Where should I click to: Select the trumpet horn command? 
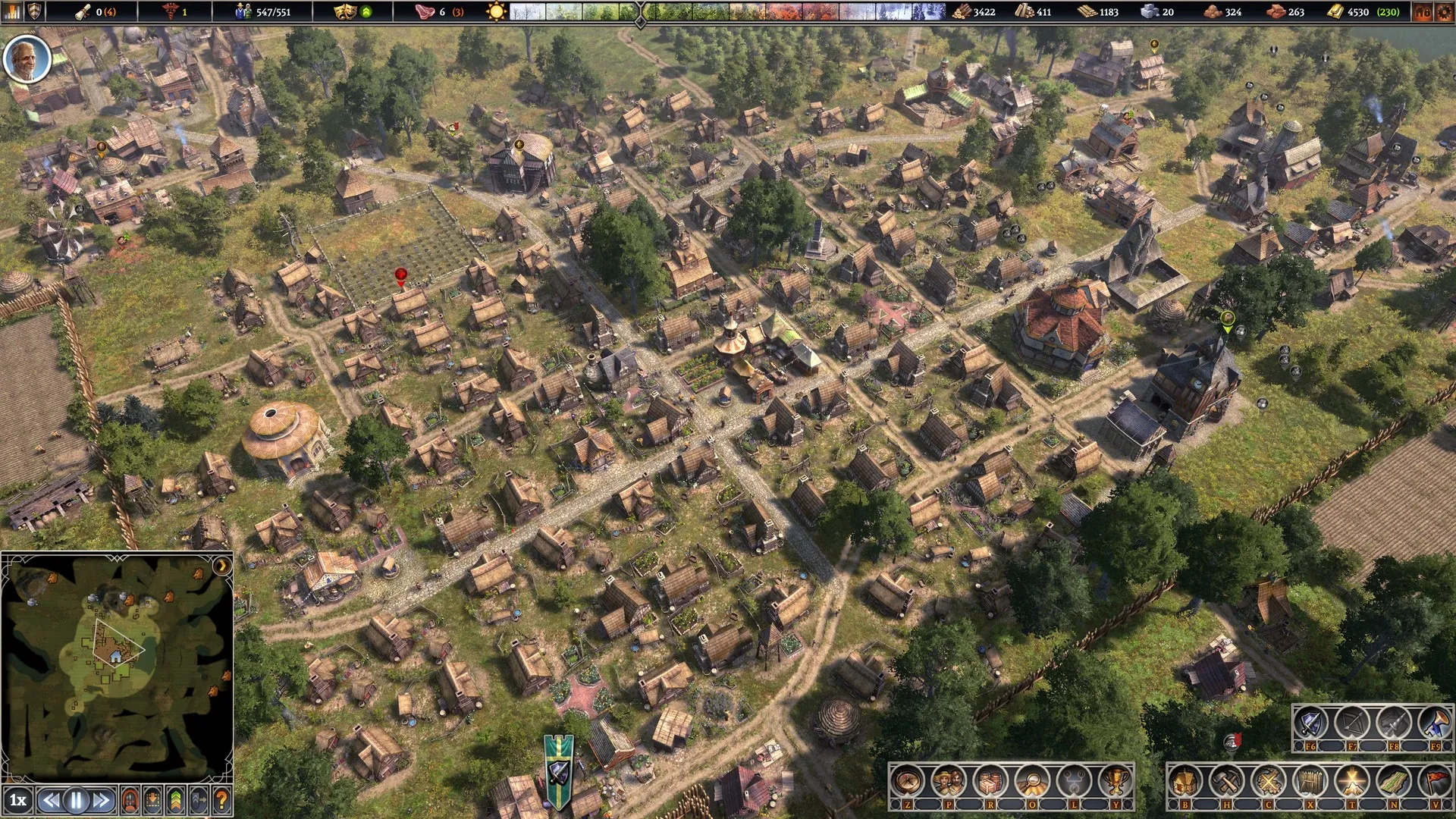1434,723
